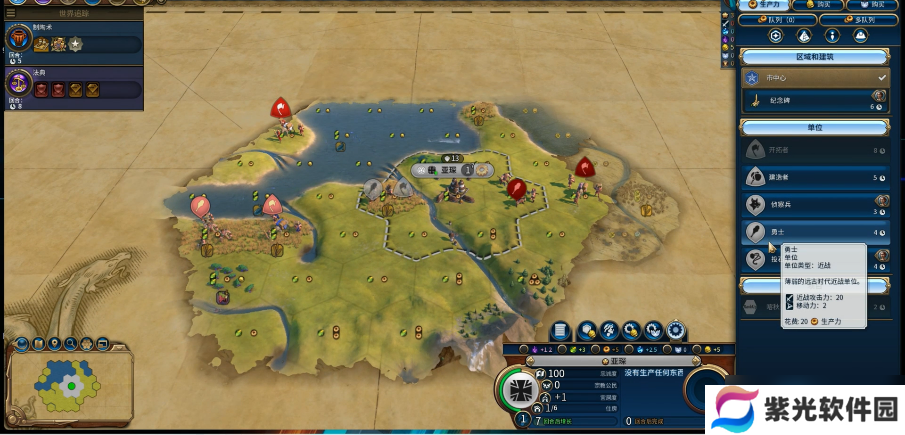Collapse the 单位 units section header
Image resolution: width=905 pixels, height=435 pixels.
(x=814, y=128)
